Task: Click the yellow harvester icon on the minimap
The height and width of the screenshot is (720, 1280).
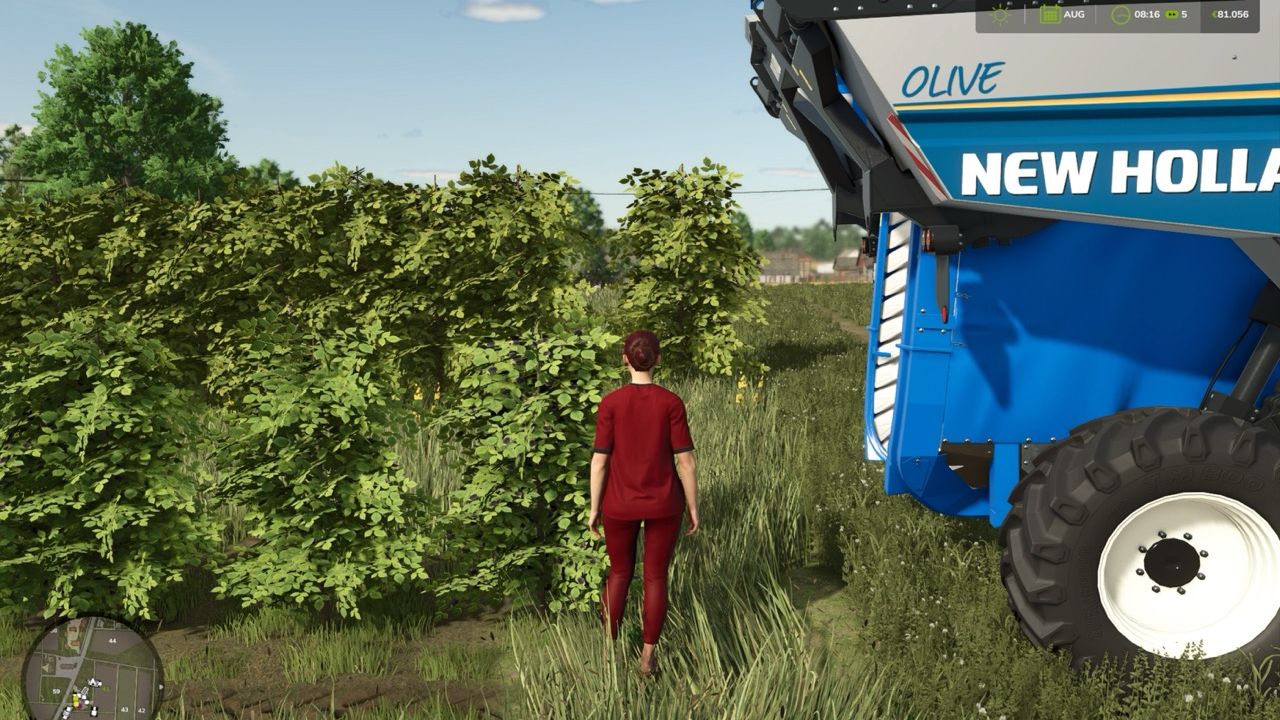Action: pyautogui.click(x=75, y=700)
